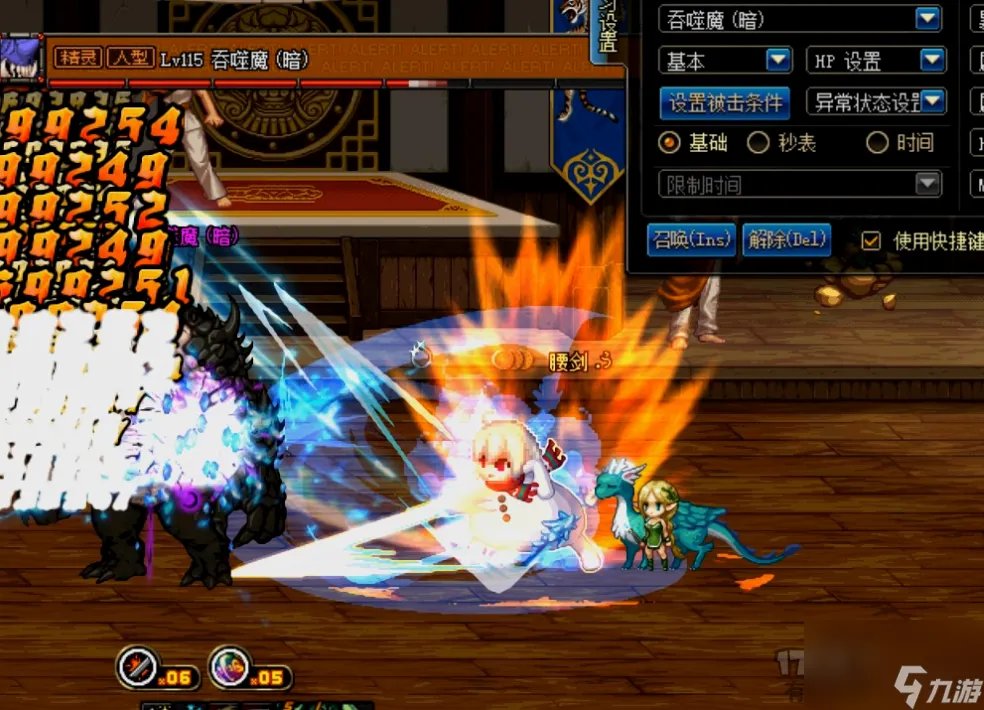Switch to the vertical 设置 side tab

pyautogui.click(x=607, y=32)
